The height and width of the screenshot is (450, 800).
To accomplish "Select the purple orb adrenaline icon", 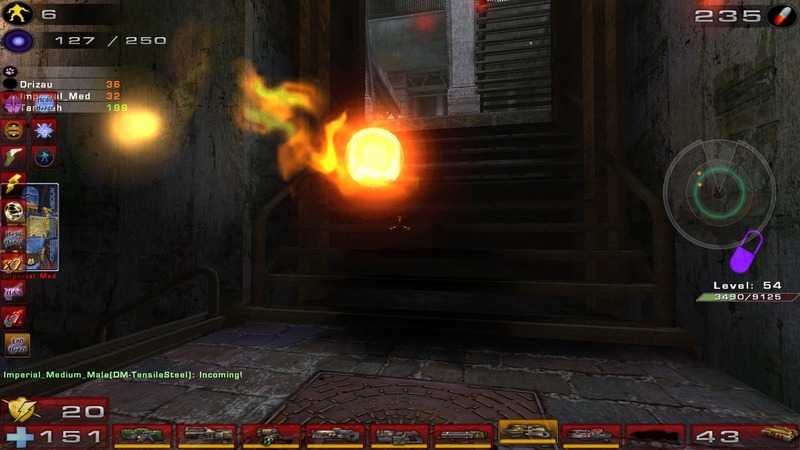I will tap(20, 41).
